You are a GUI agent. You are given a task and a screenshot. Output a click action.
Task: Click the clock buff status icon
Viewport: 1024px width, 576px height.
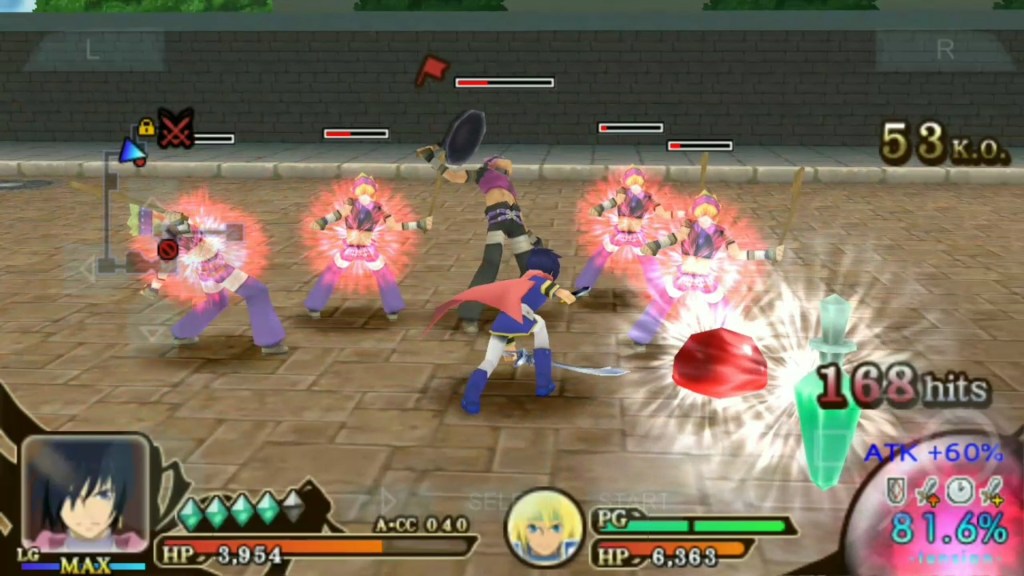point(959,490)
